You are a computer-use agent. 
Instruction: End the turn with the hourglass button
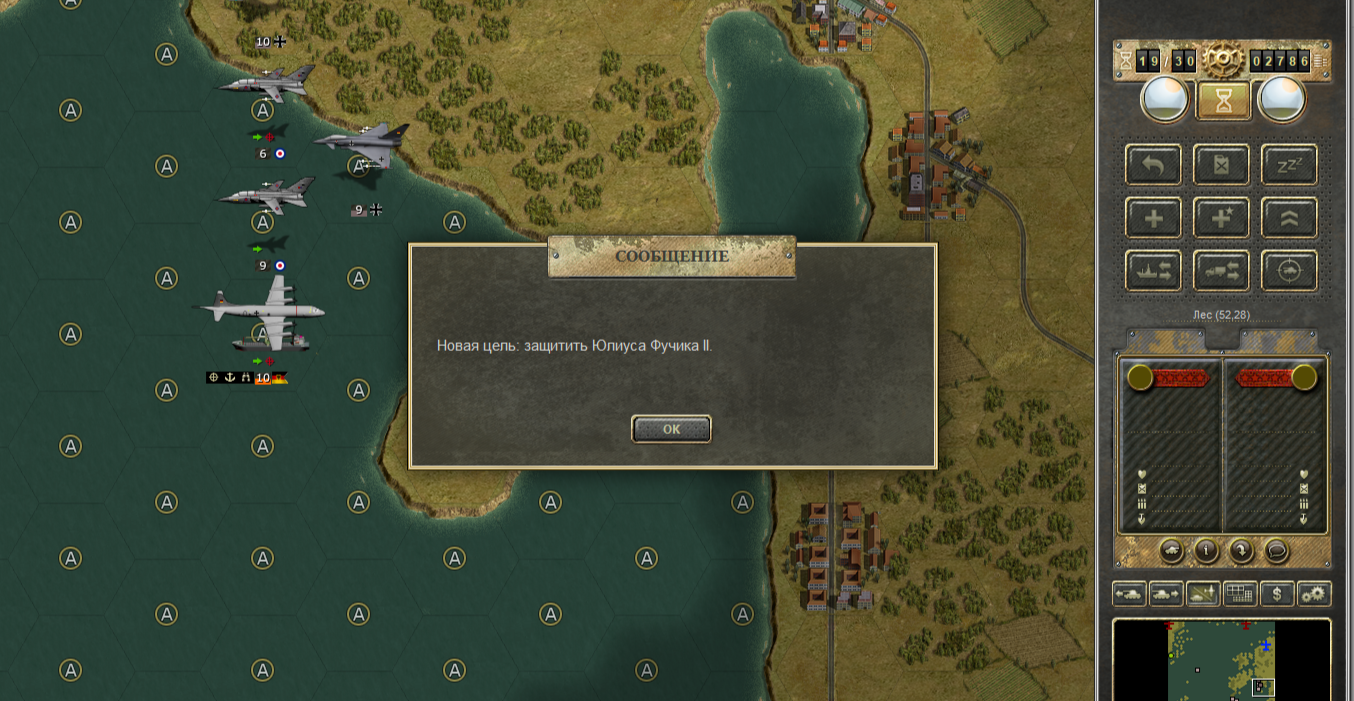[1222, 100]
